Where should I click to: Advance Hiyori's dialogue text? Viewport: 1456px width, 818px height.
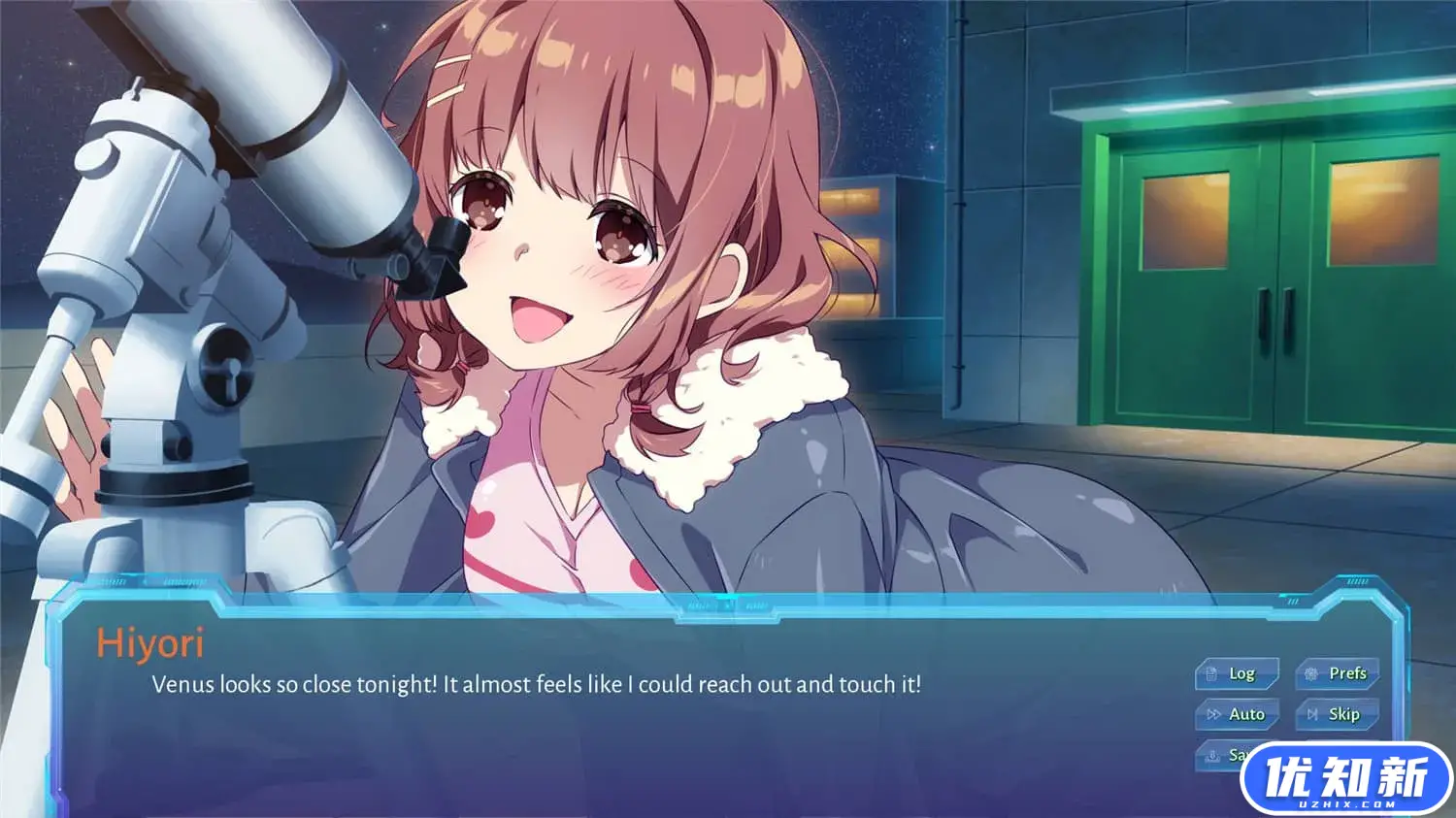[536, 685]
